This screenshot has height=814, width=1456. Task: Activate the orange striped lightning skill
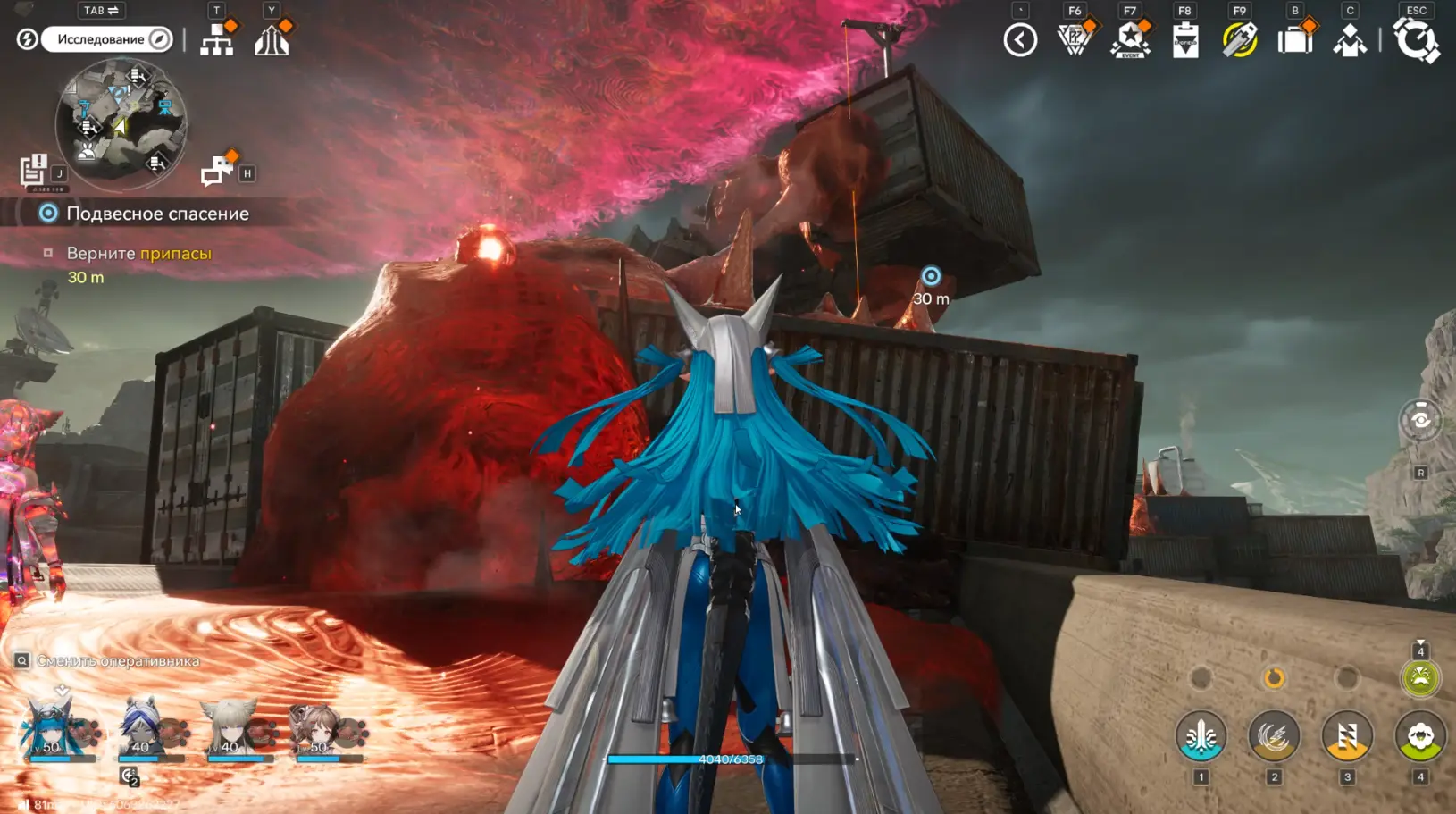coord(1347,737)
